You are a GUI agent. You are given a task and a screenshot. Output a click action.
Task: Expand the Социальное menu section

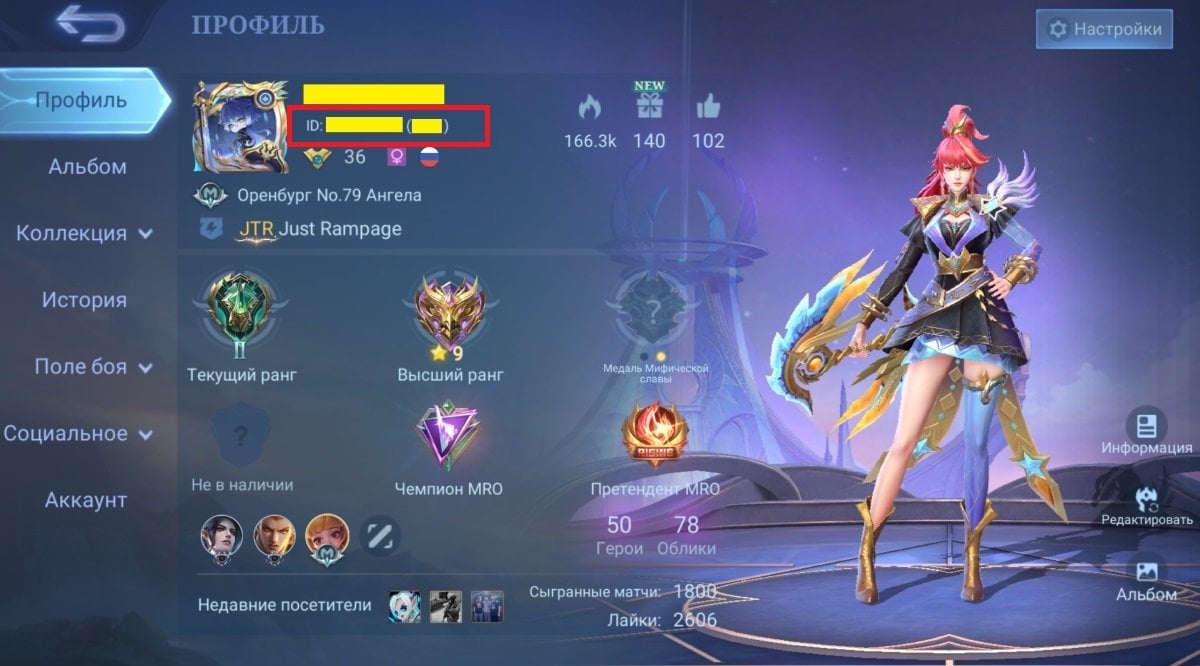[79, 434]
